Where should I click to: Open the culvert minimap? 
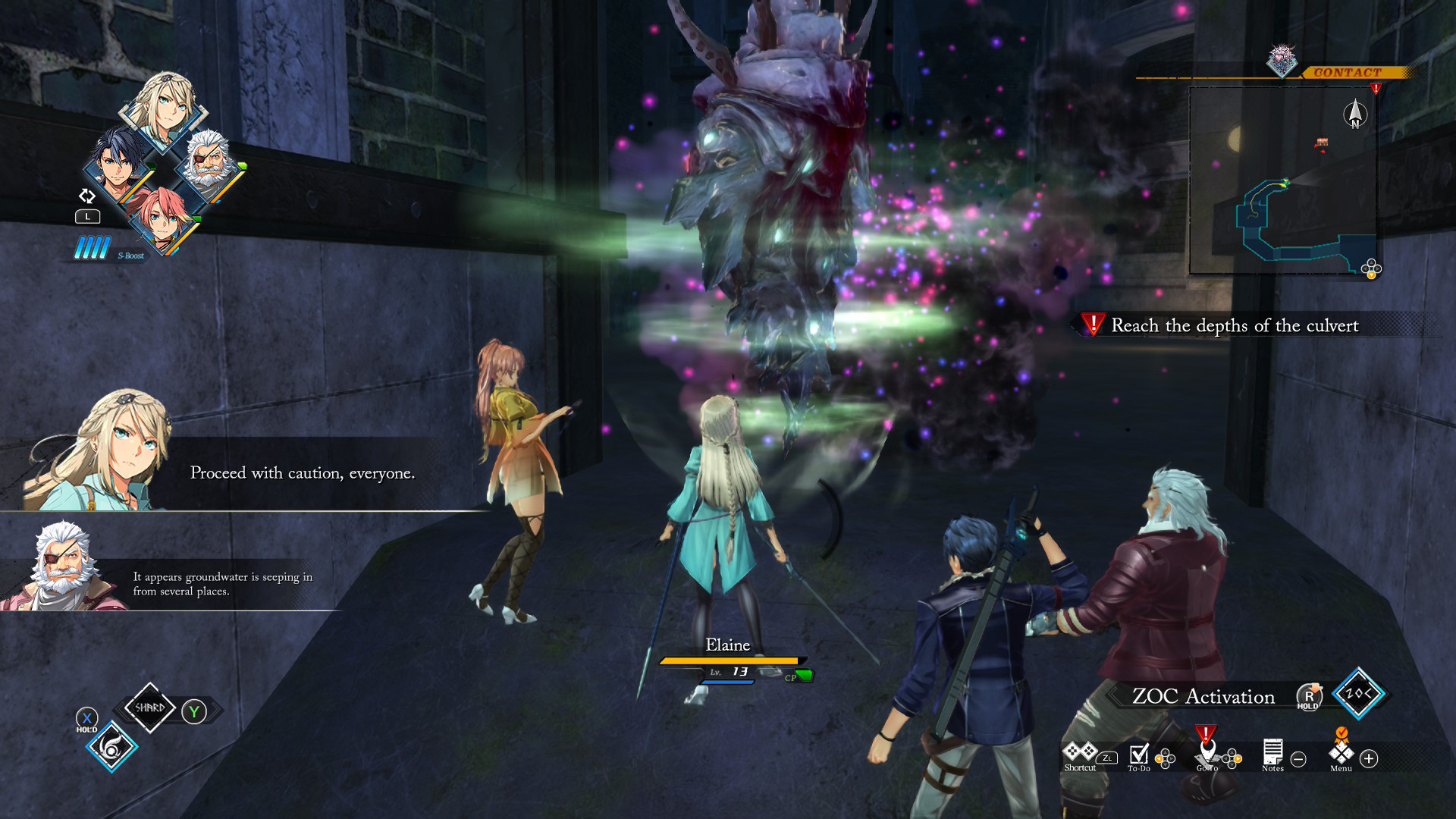point(1283,180)
